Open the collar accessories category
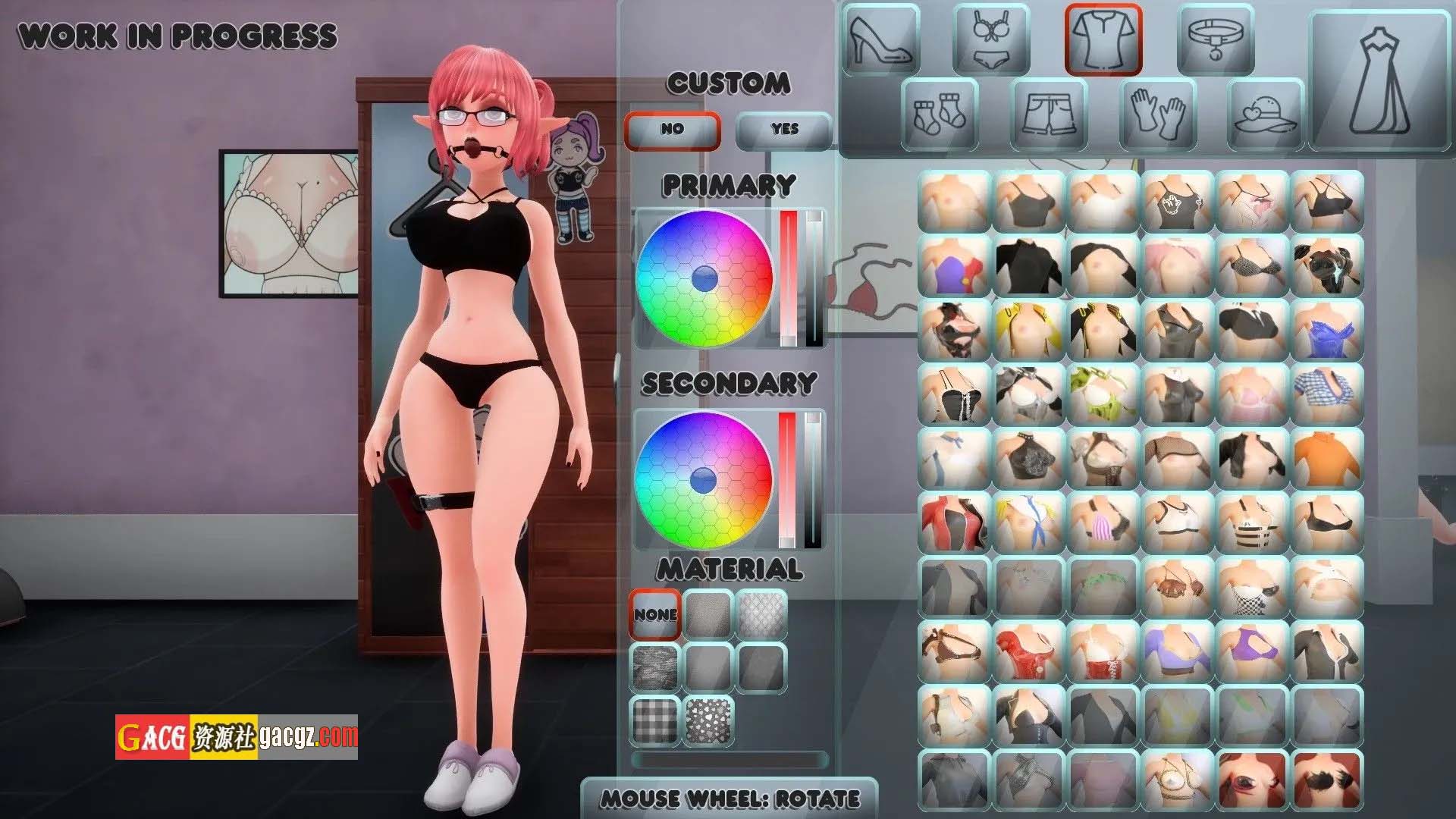 [1215, 39]
